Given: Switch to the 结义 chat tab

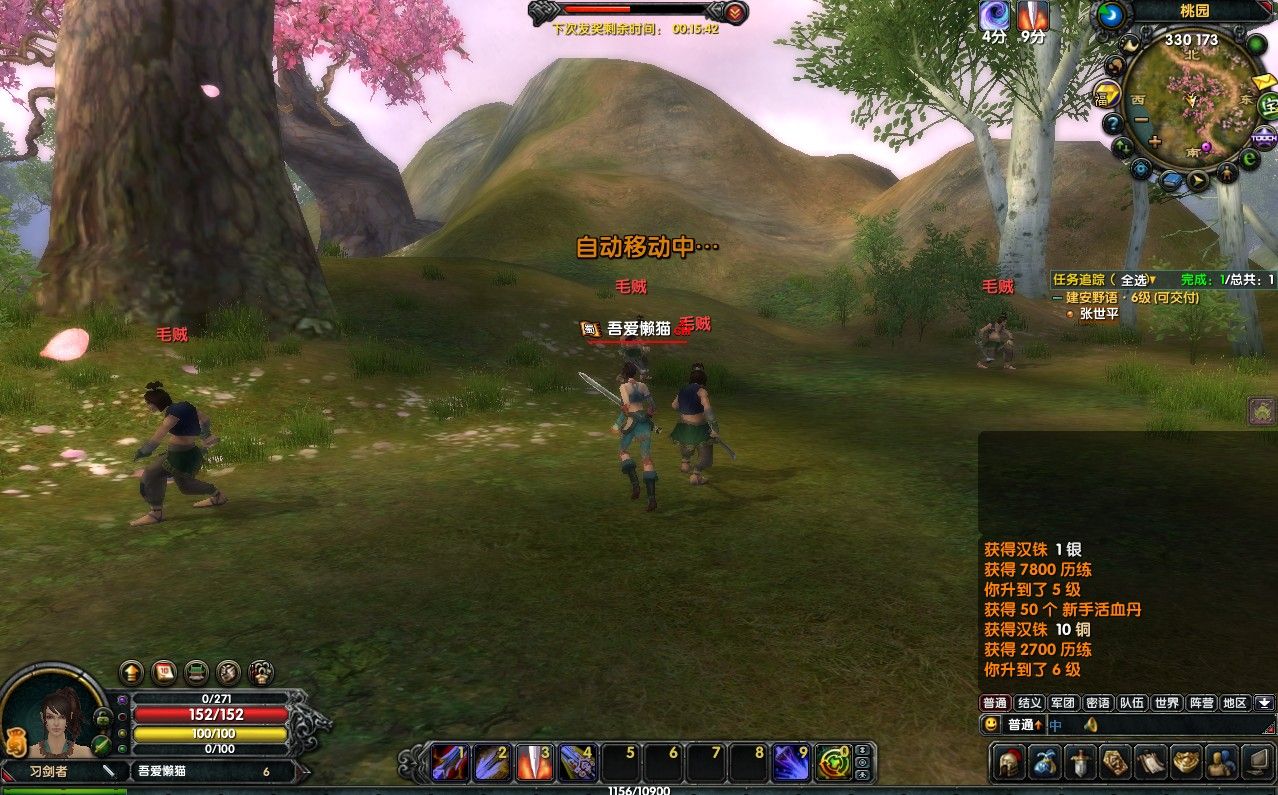Looking at the screenshot, I should pyautogui.click(x=1029, y=703).
